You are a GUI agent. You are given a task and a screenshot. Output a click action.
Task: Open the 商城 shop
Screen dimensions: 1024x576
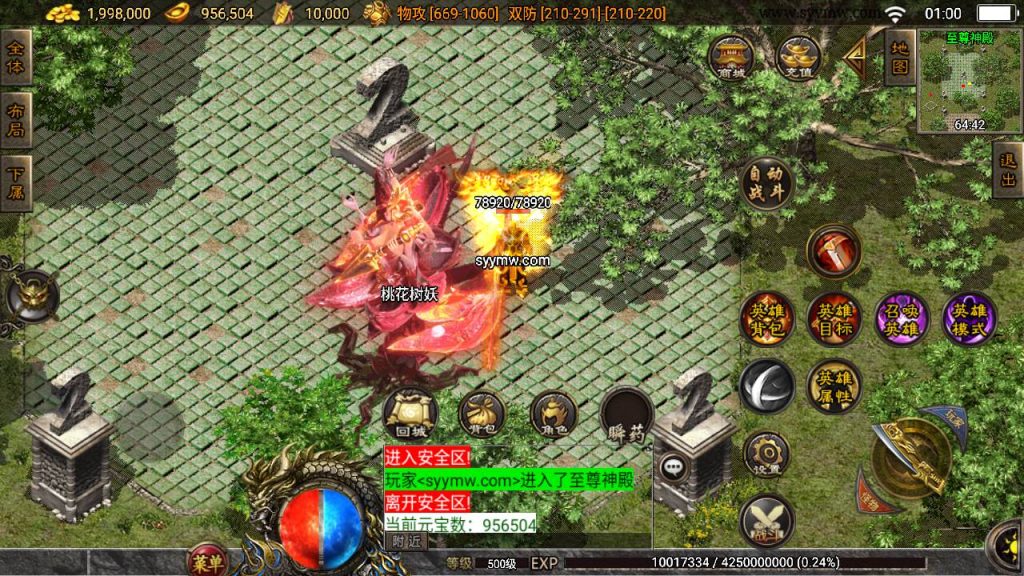(731, 57)
